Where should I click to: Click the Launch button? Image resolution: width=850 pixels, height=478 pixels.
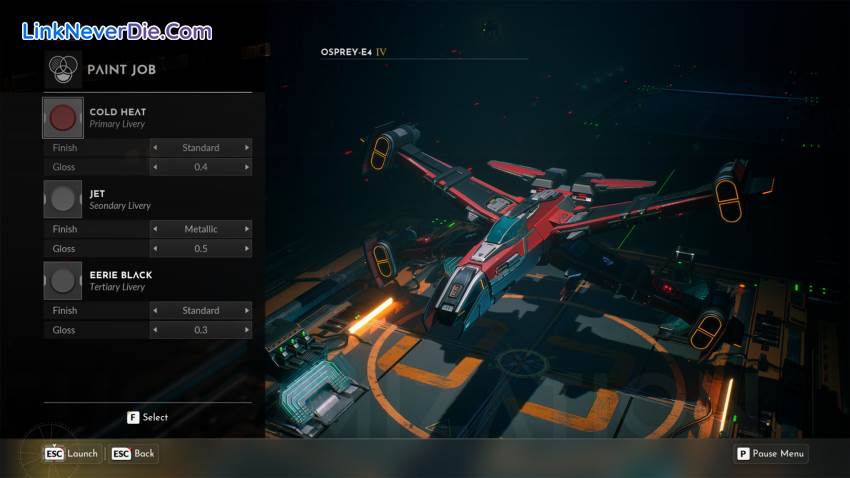[72, 454]
